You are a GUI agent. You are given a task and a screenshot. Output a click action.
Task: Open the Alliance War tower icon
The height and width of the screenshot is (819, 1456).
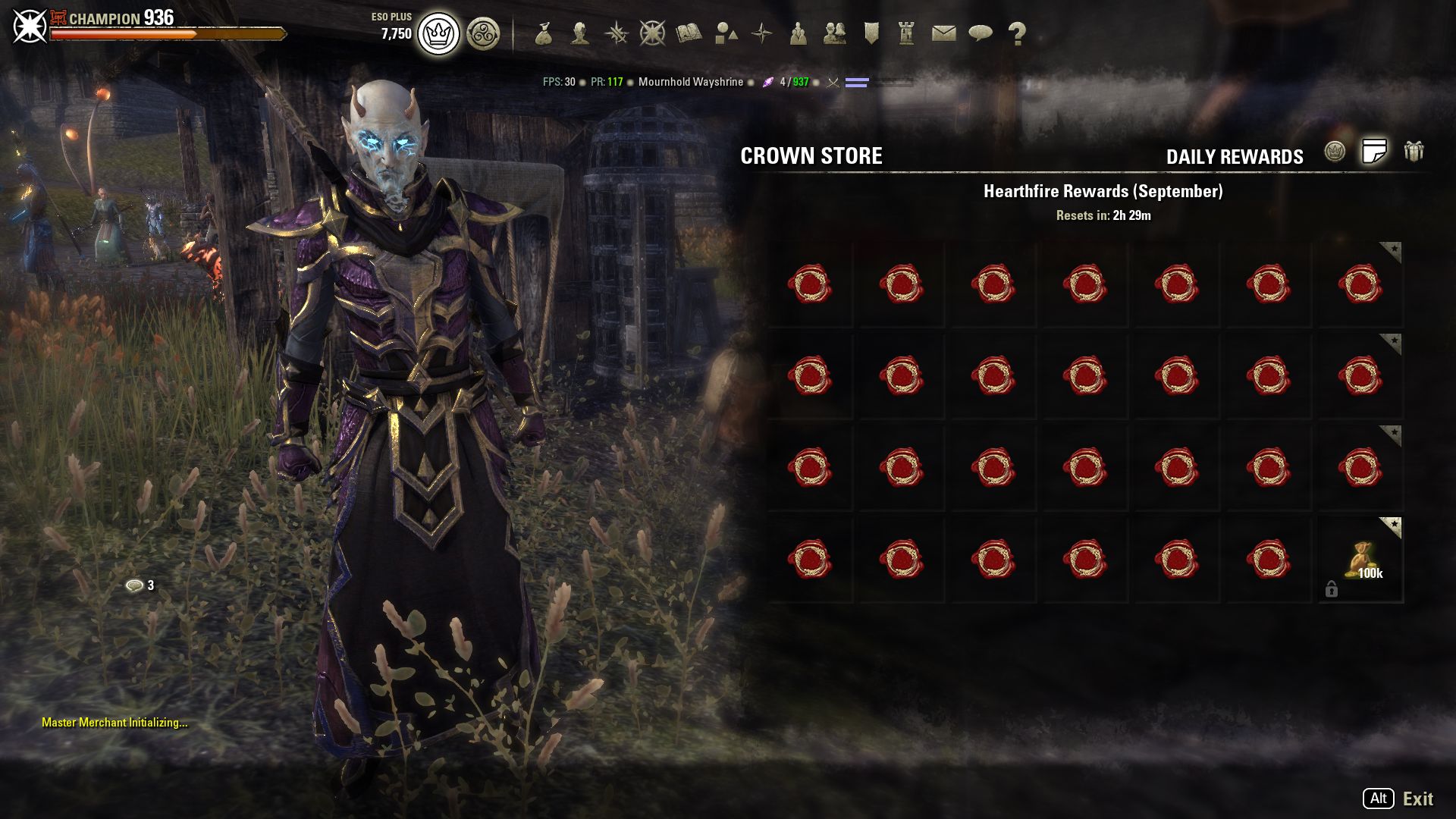(x=906, y=33)
